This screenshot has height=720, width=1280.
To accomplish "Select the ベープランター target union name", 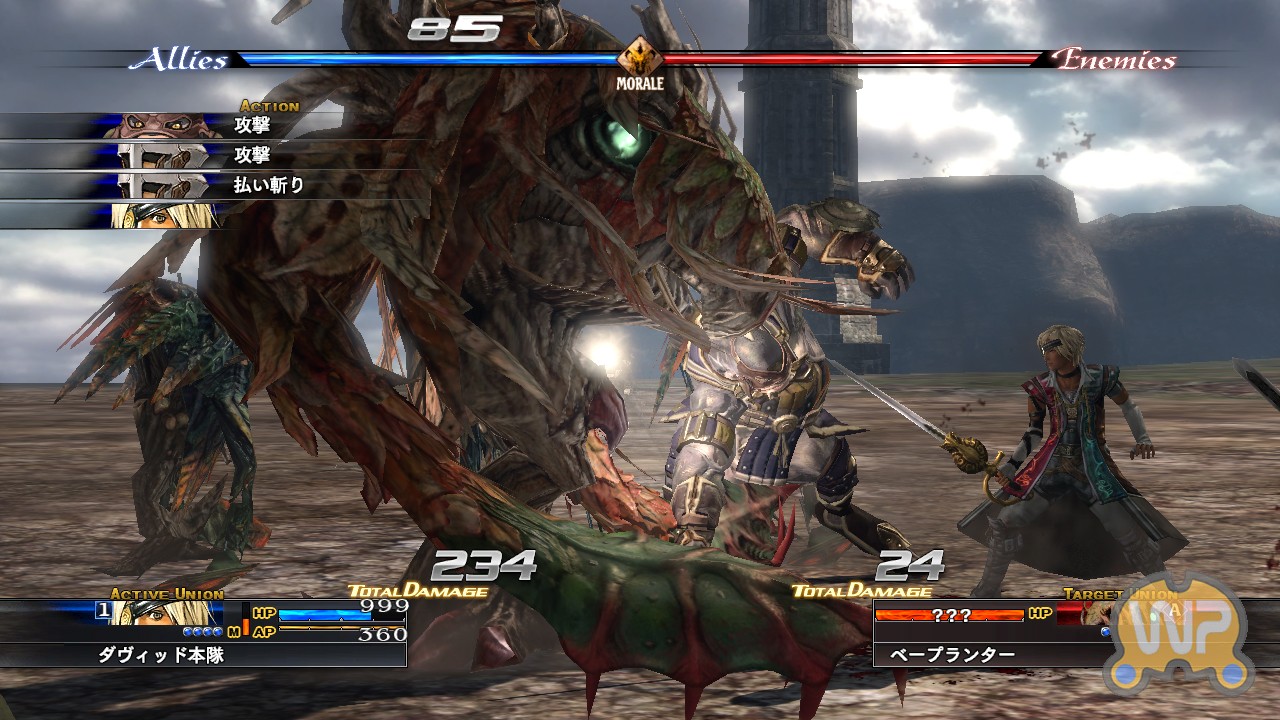I will coord(946,655).
